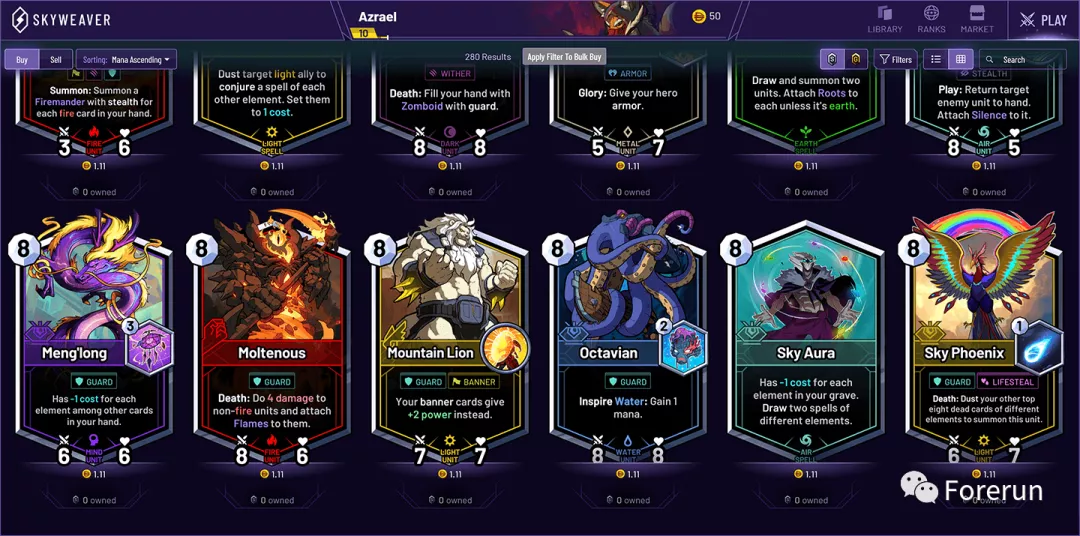The width and height of the screenshot is (1080, 536).
Task: Go to the Market section
Action: [x=977, y=19]
